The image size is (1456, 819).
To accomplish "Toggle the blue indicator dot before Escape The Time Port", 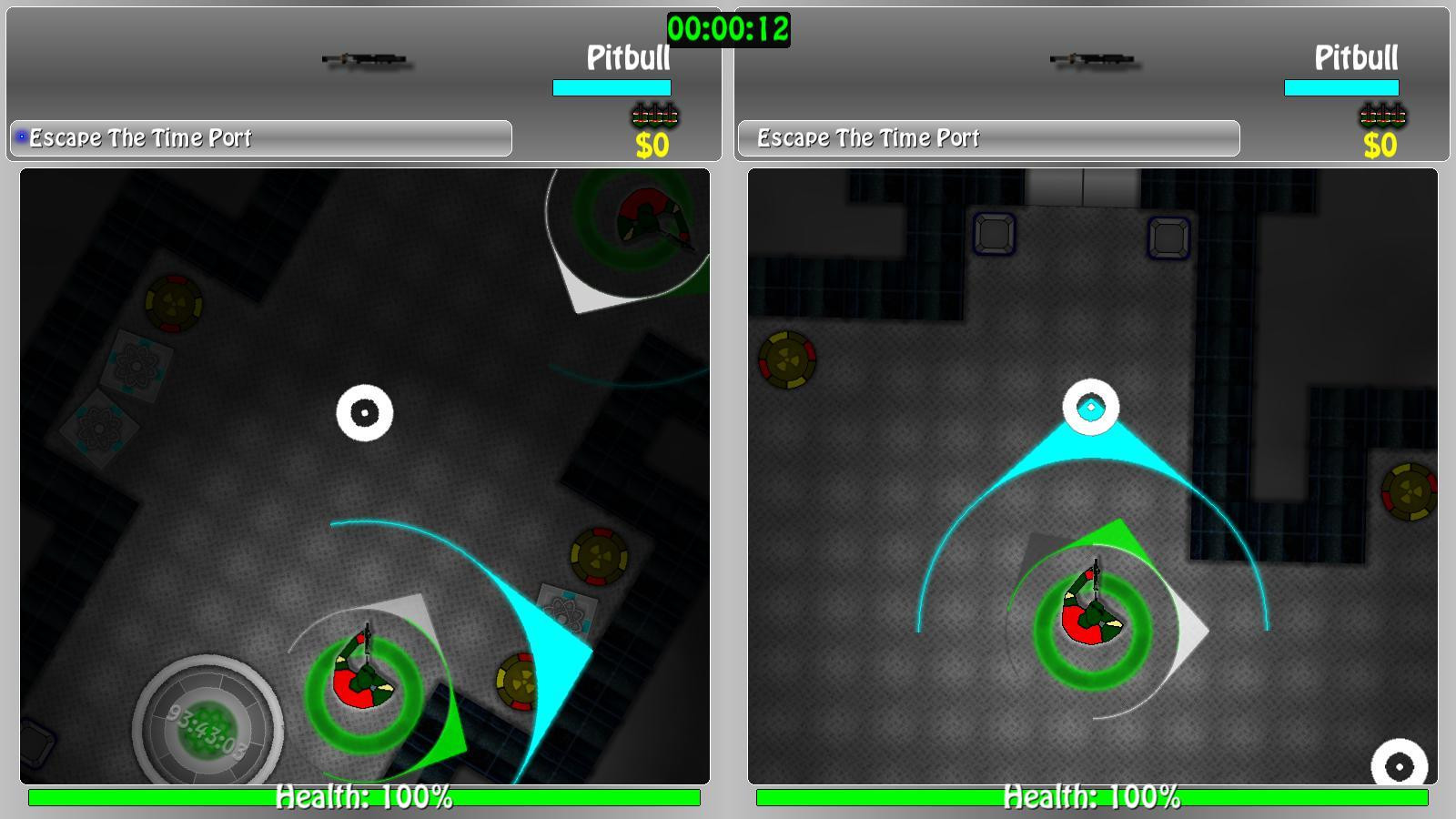I will (20, 136).
